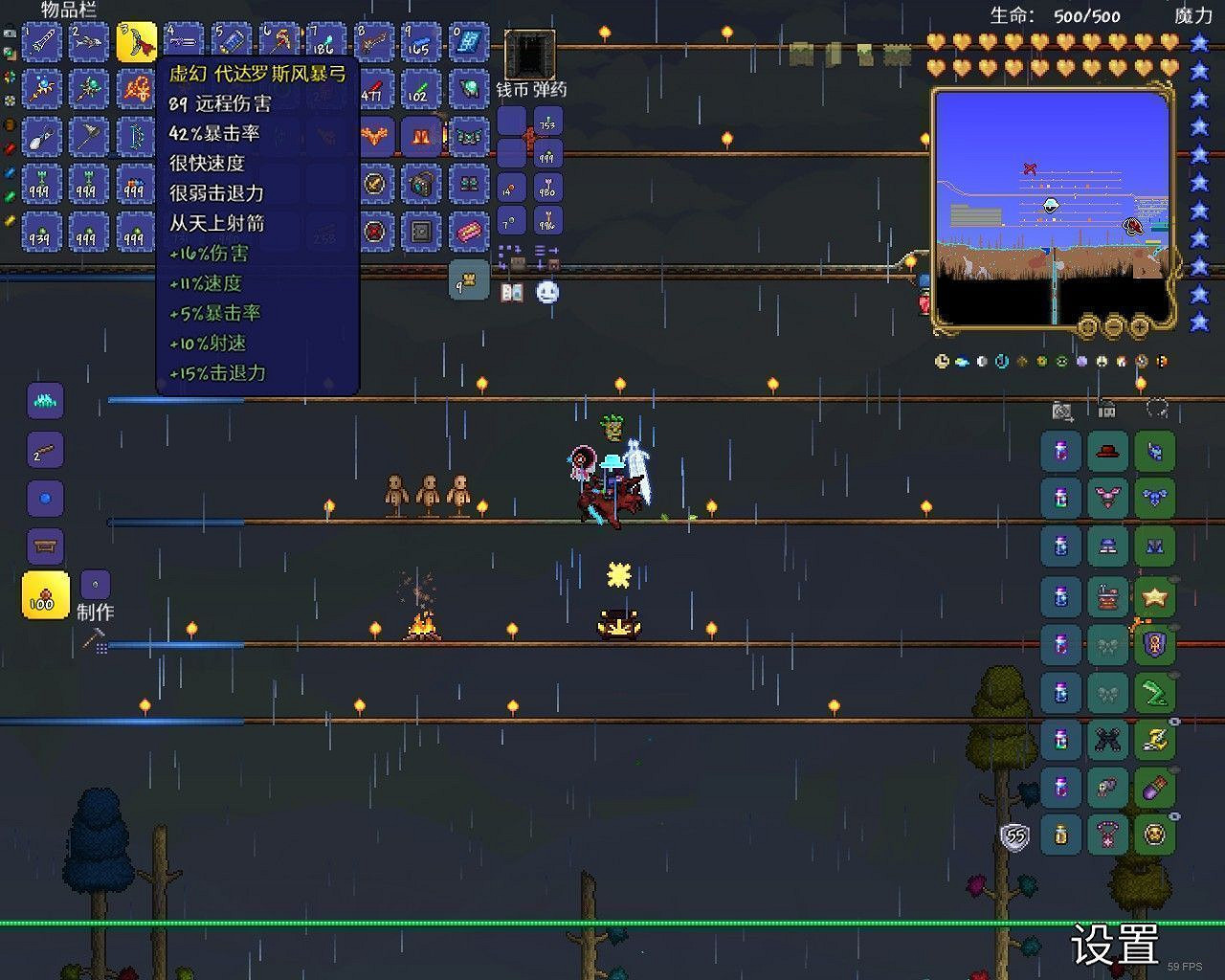Screen dimensions: 1225x980
Task: Select the Daedalus Stormbow in the hotbar
Action: coord(137,41)
